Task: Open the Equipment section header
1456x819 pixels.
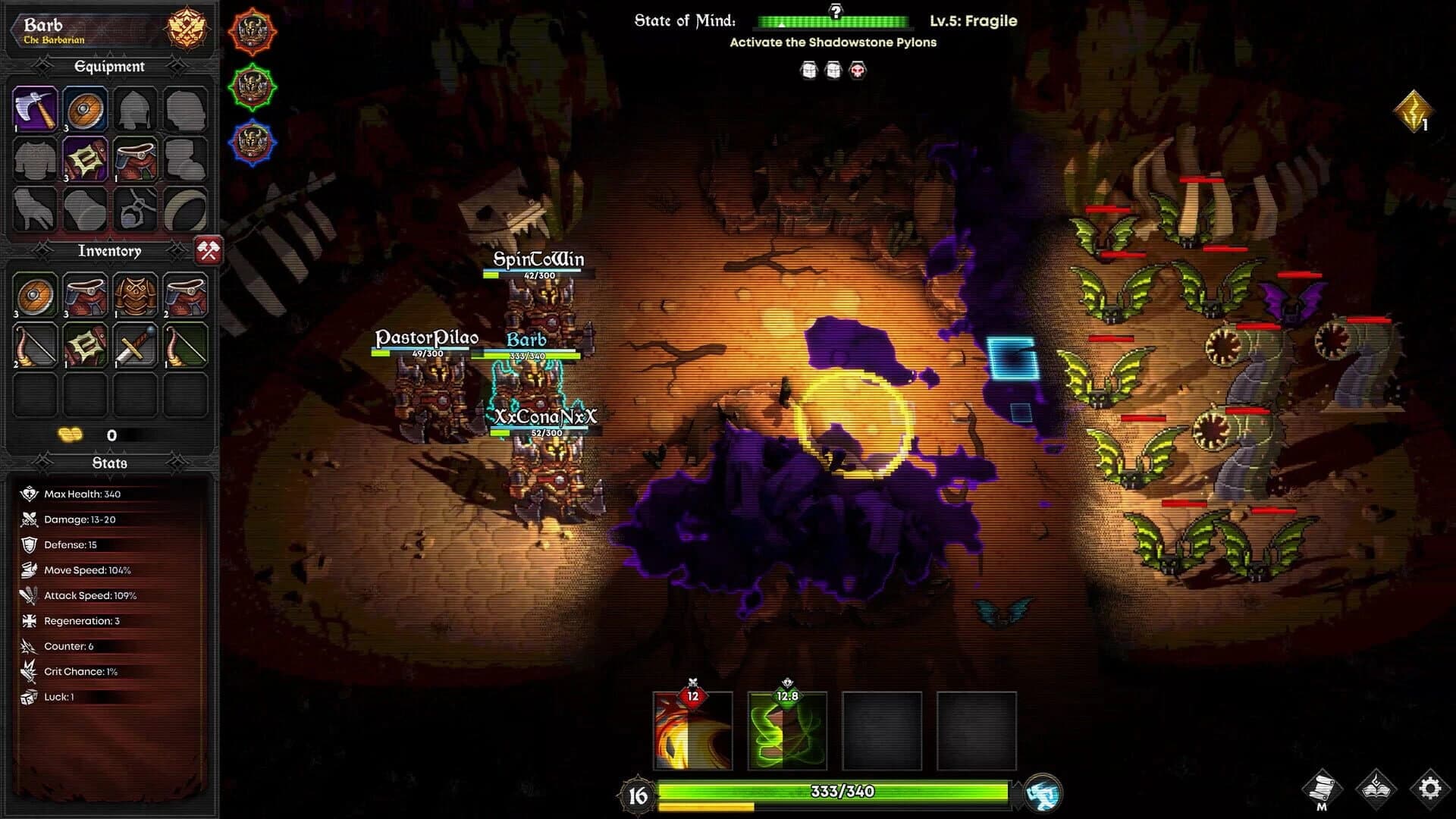Action: (108, 67)
